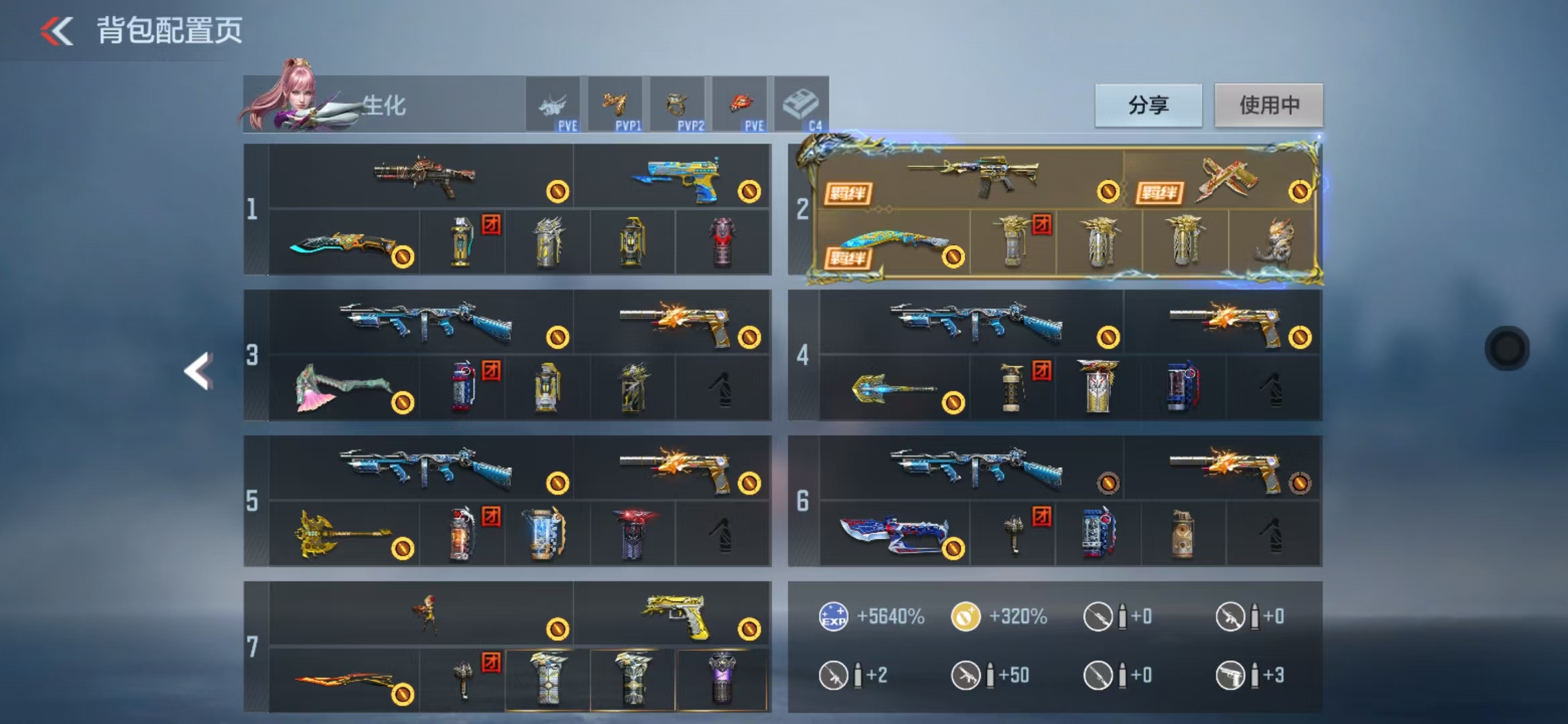1568x724 pixels.
Task: Select the purple grenade in backpack 7
Action: 722,679
